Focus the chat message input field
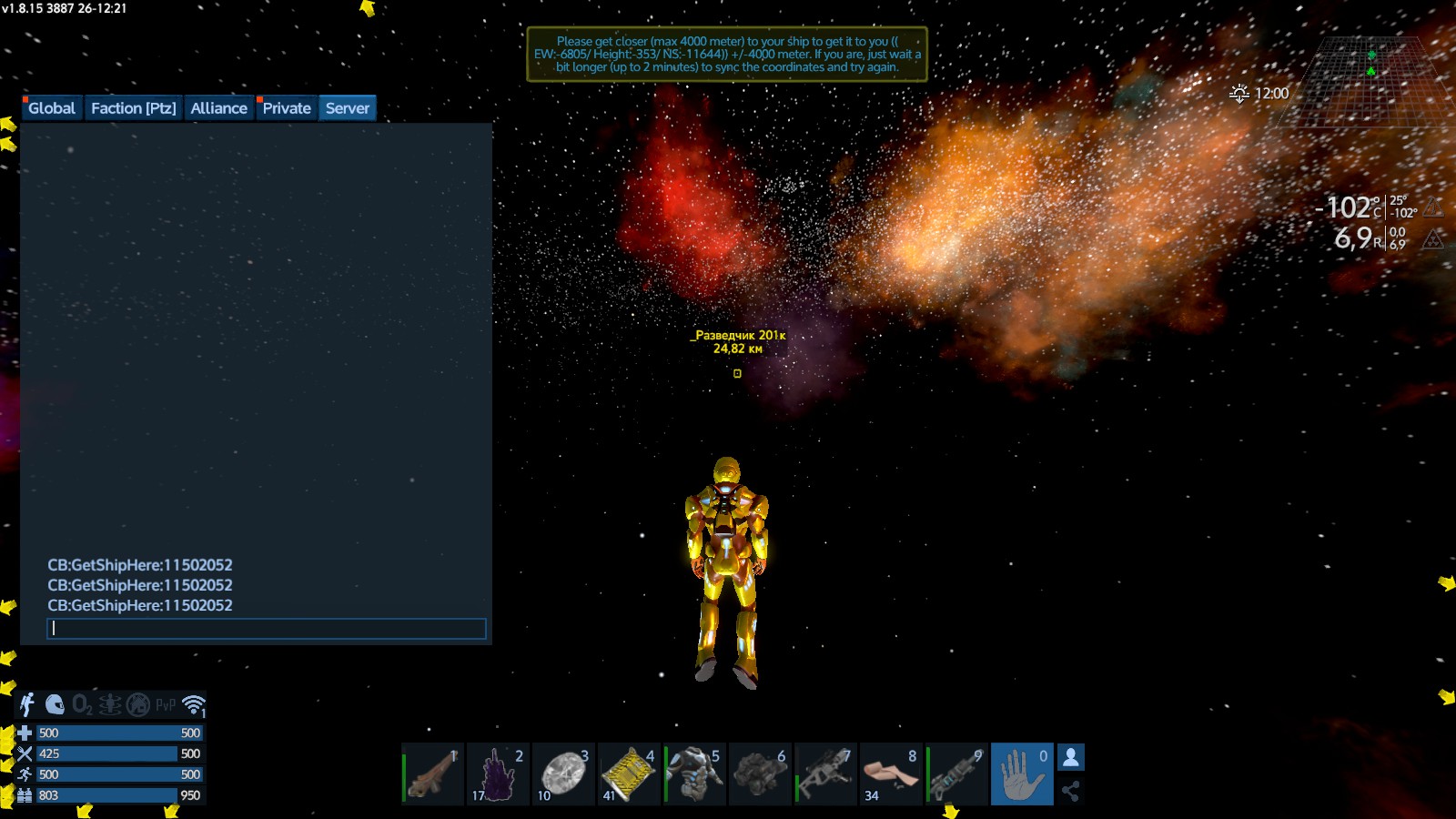 click(x=266, y=629)
